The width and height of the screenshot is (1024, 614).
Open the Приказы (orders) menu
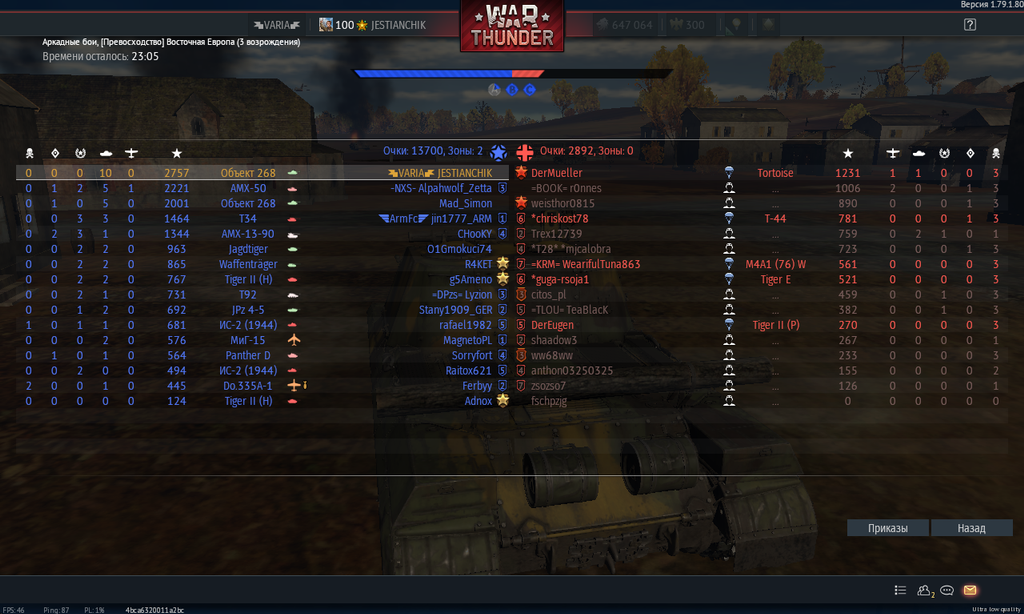click(888, 528)
